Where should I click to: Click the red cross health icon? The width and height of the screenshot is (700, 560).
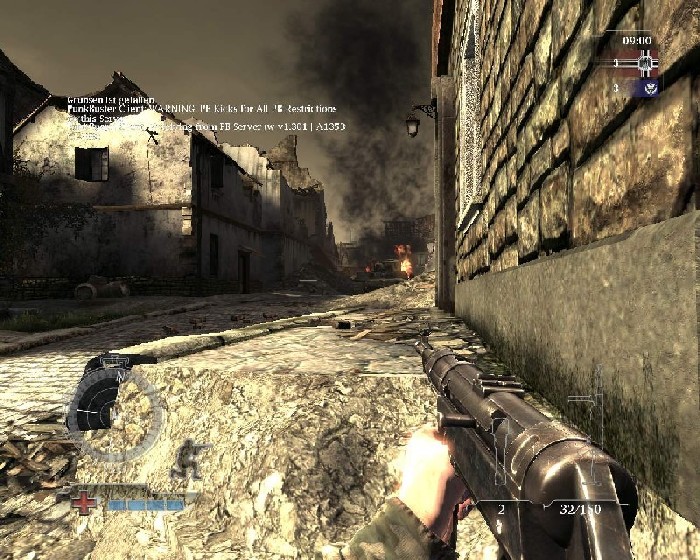pos(86,501)
